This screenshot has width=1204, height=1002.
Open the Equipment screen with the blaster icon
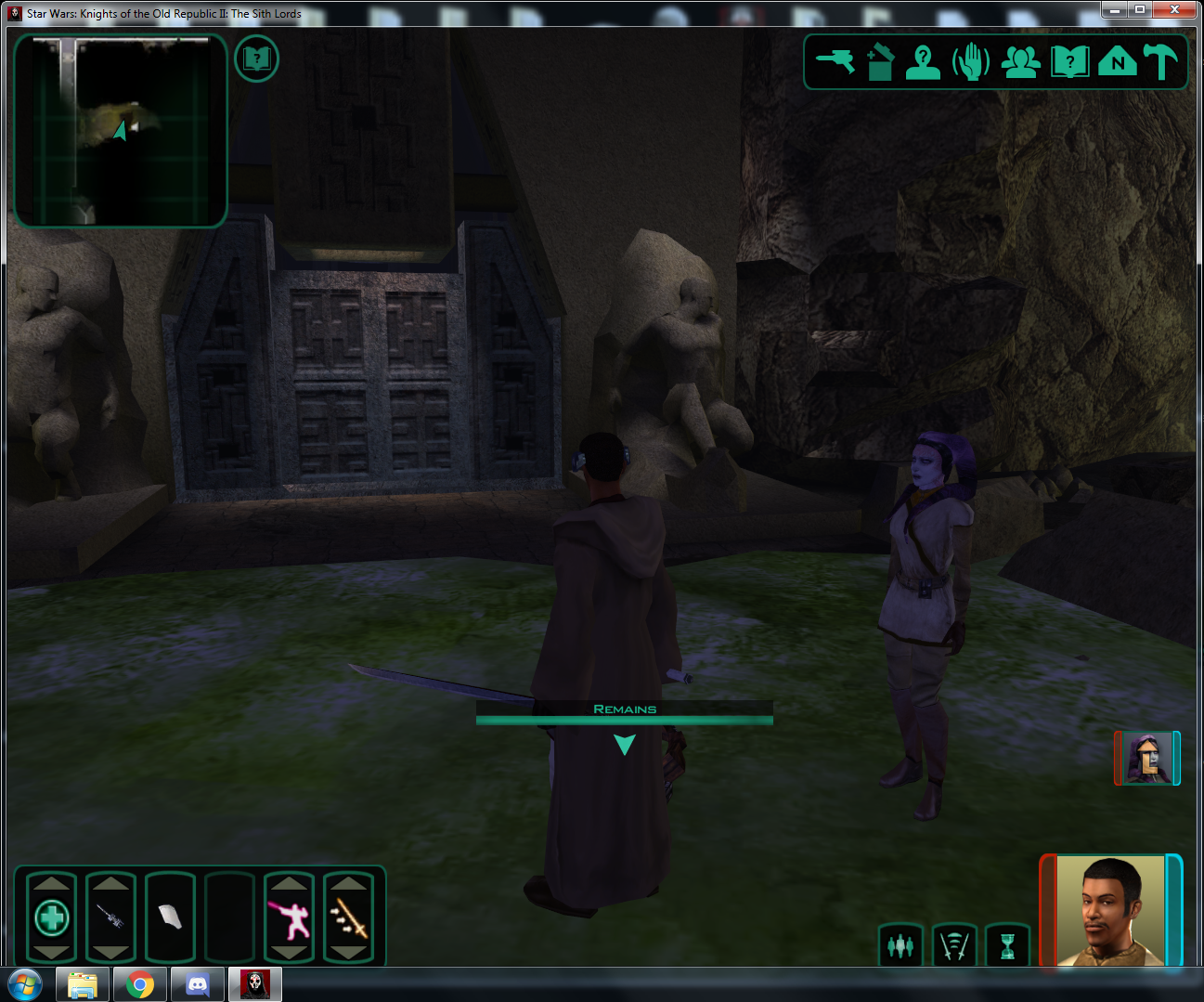tap(835, 61)
